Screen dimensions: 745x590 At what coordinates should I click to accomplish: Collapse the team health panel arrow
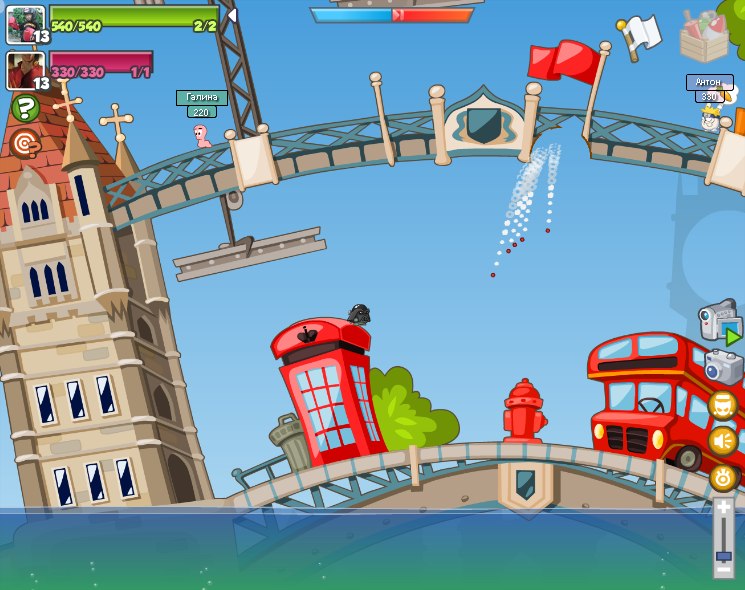click(x=232, y=15)
